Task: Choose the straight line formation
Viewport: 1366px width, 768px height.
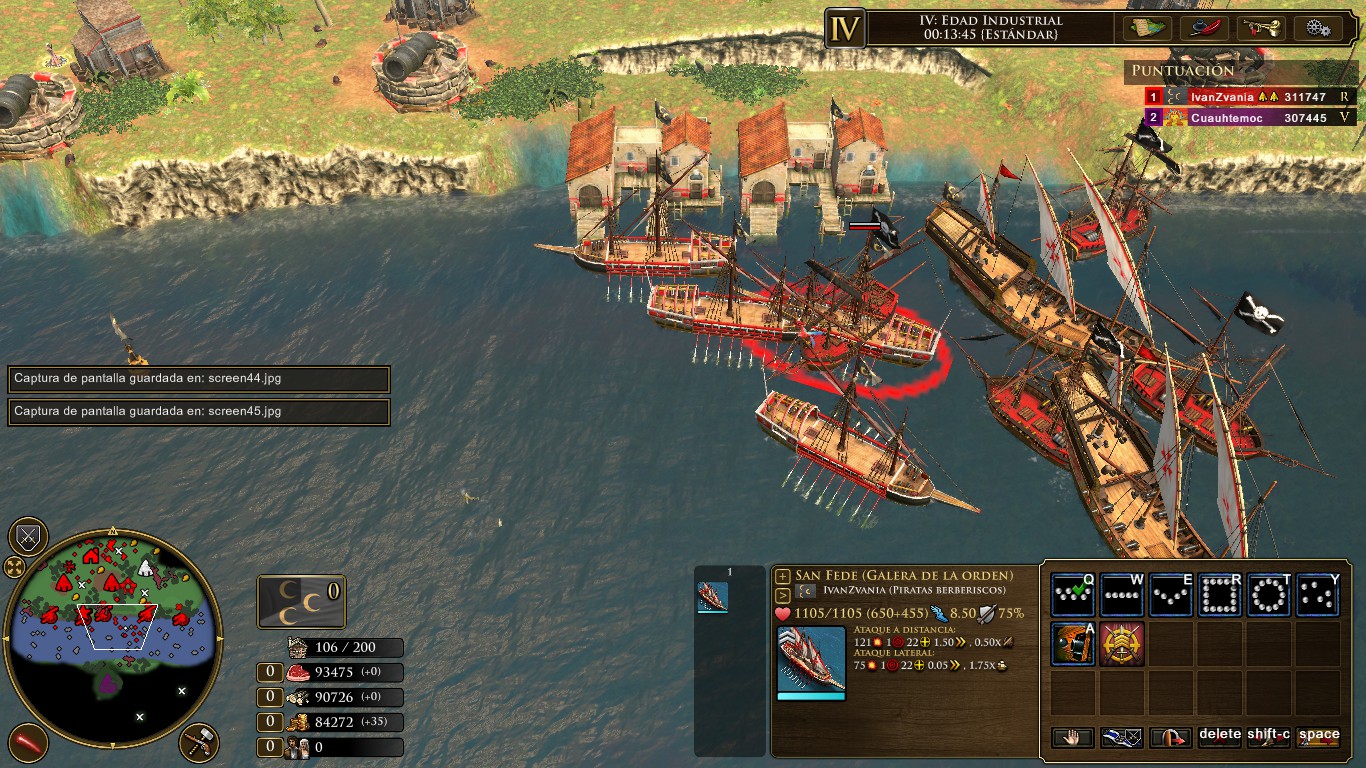Action: point(1122,595)
